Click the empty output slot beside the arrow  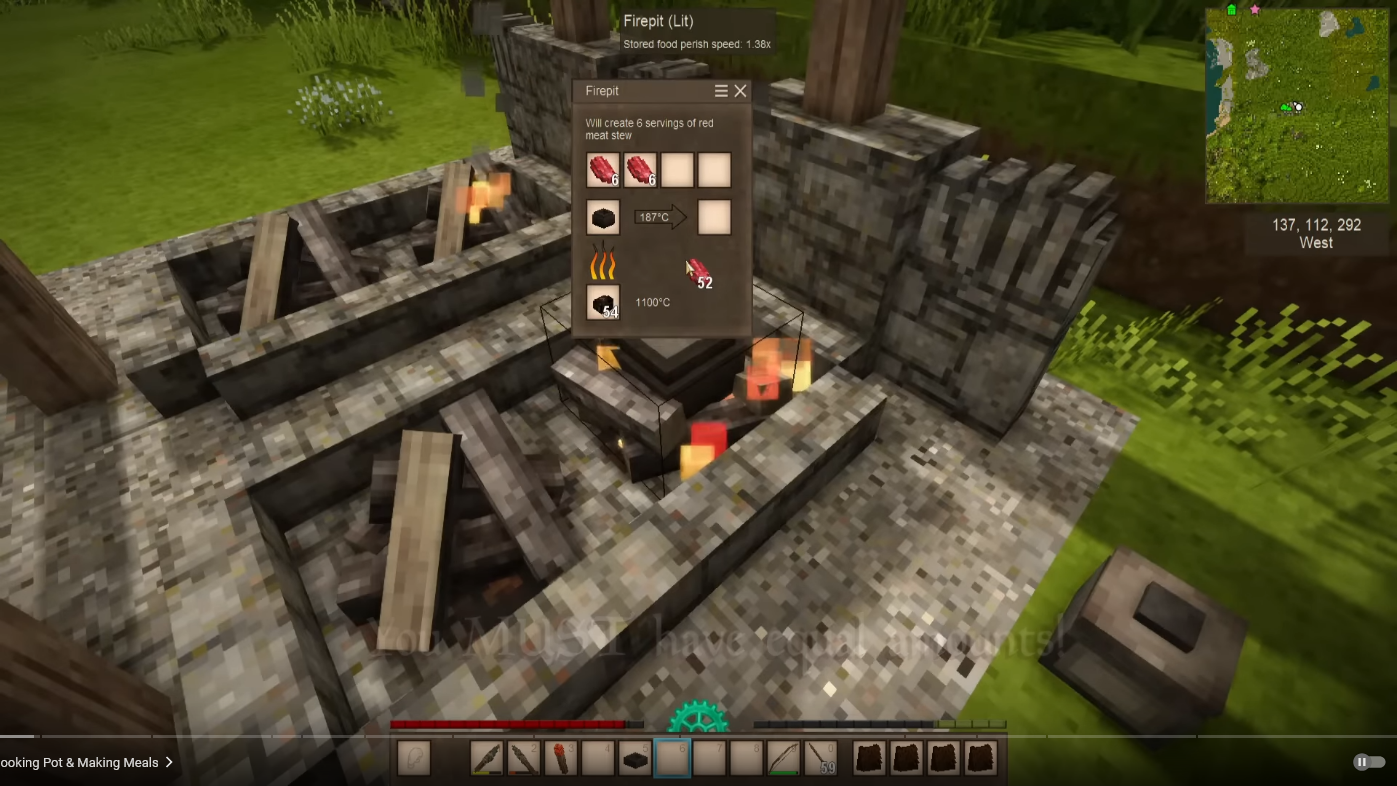coord(714,217)
